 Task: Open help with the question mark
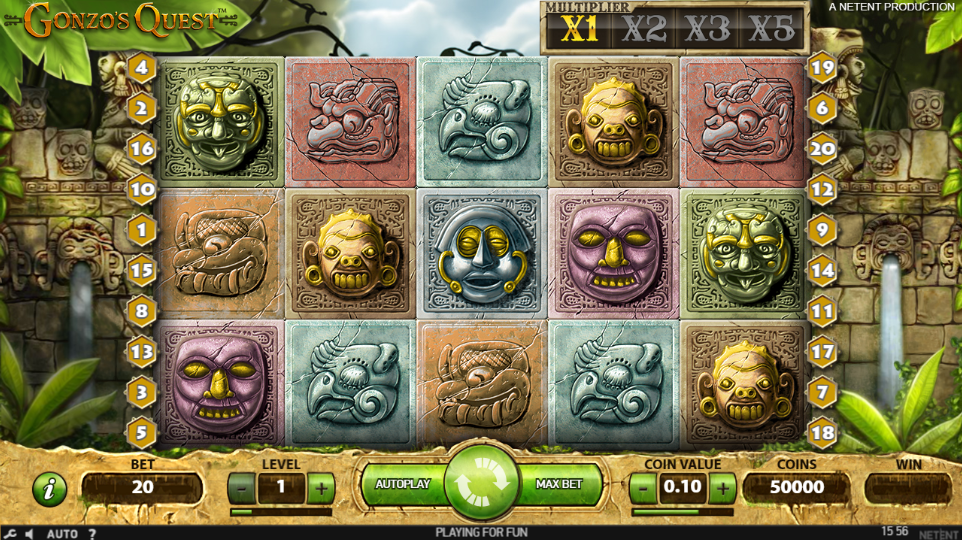tap(92, 533)
